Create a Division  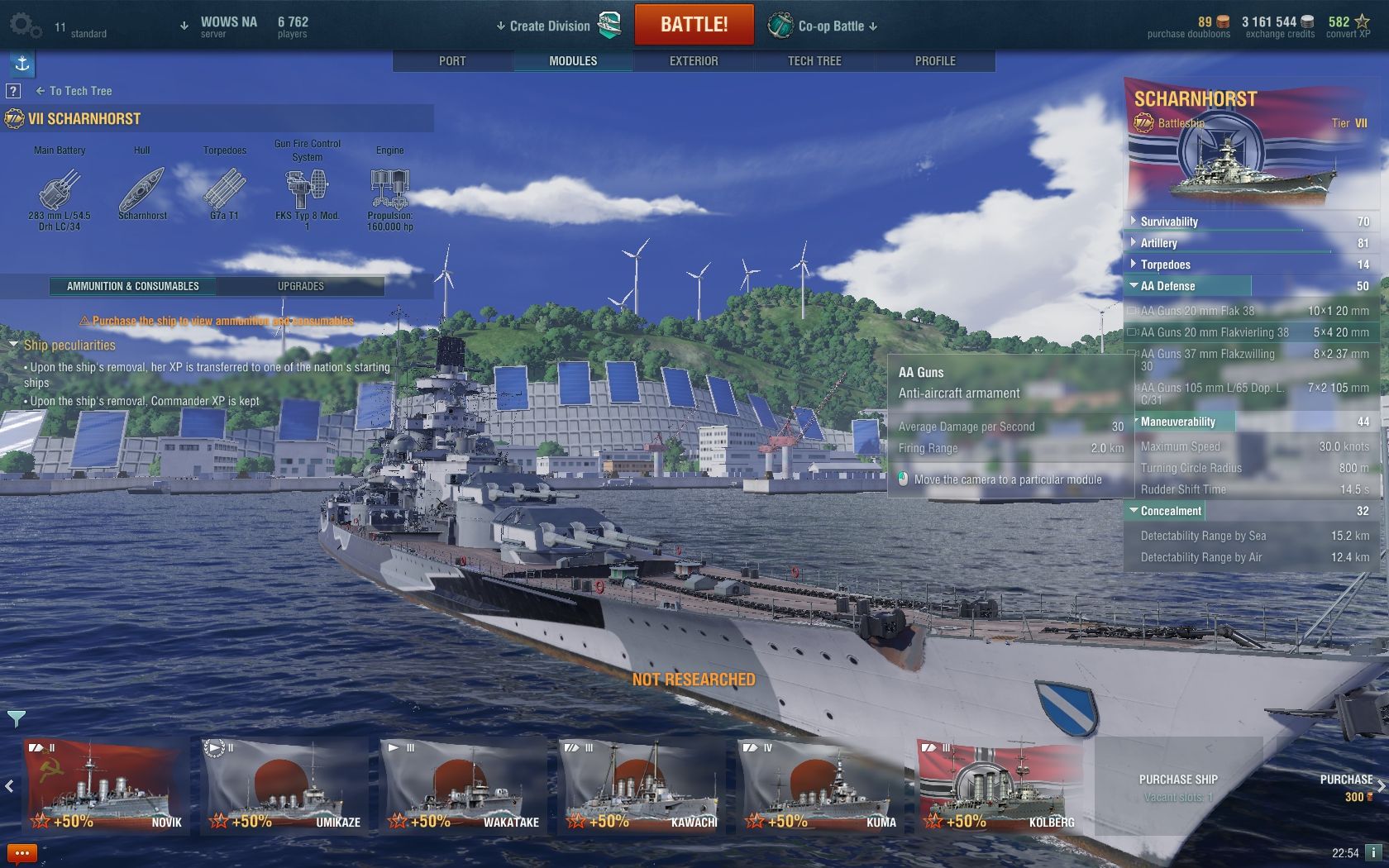(550, 26)
